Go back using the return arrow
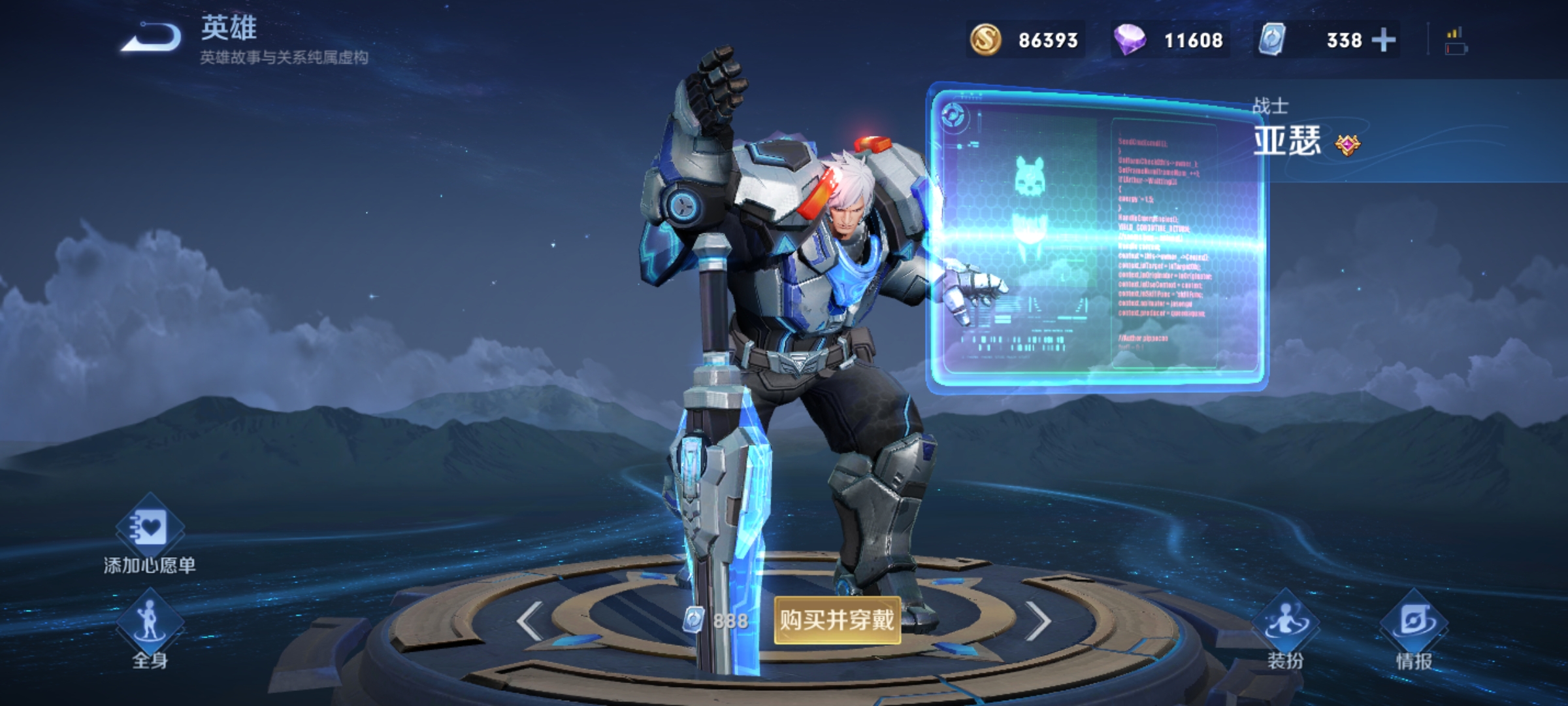Image resolution: width=1568 pixels, height=706 pixels. click(x=152, y=37)
